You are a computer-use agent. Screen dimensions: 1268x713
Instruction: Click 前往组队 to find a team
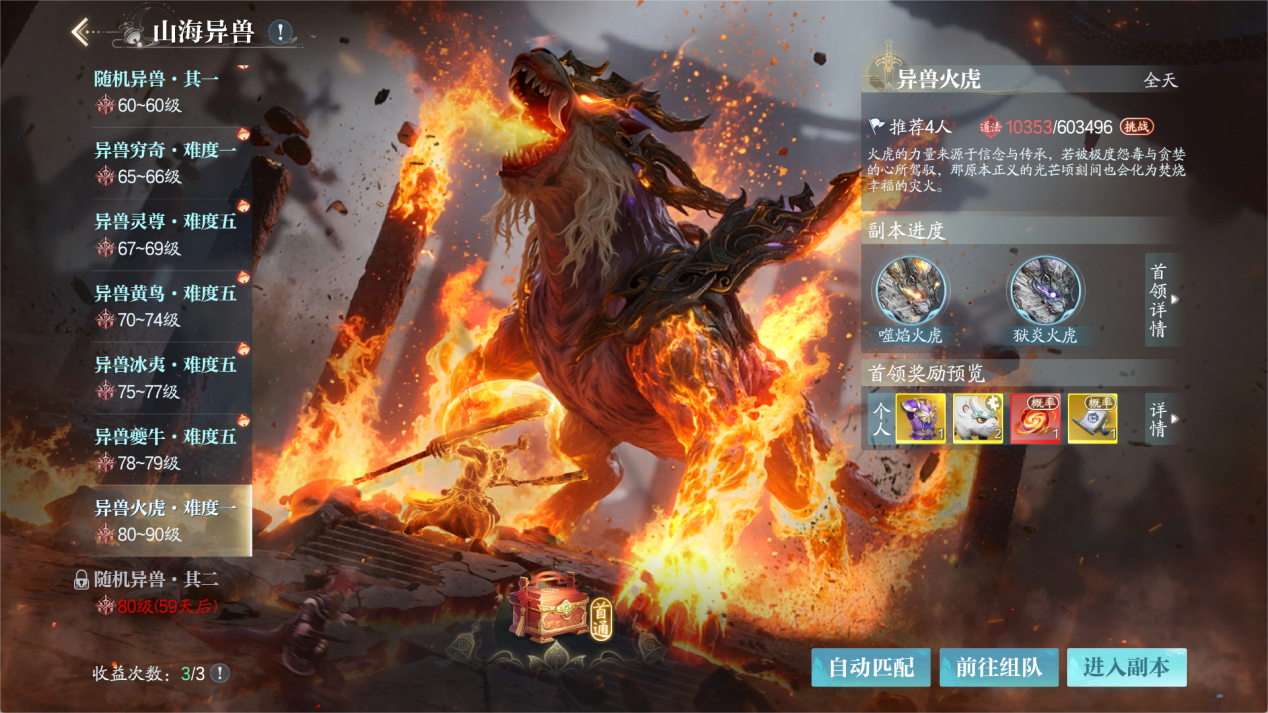pos(999,667)
